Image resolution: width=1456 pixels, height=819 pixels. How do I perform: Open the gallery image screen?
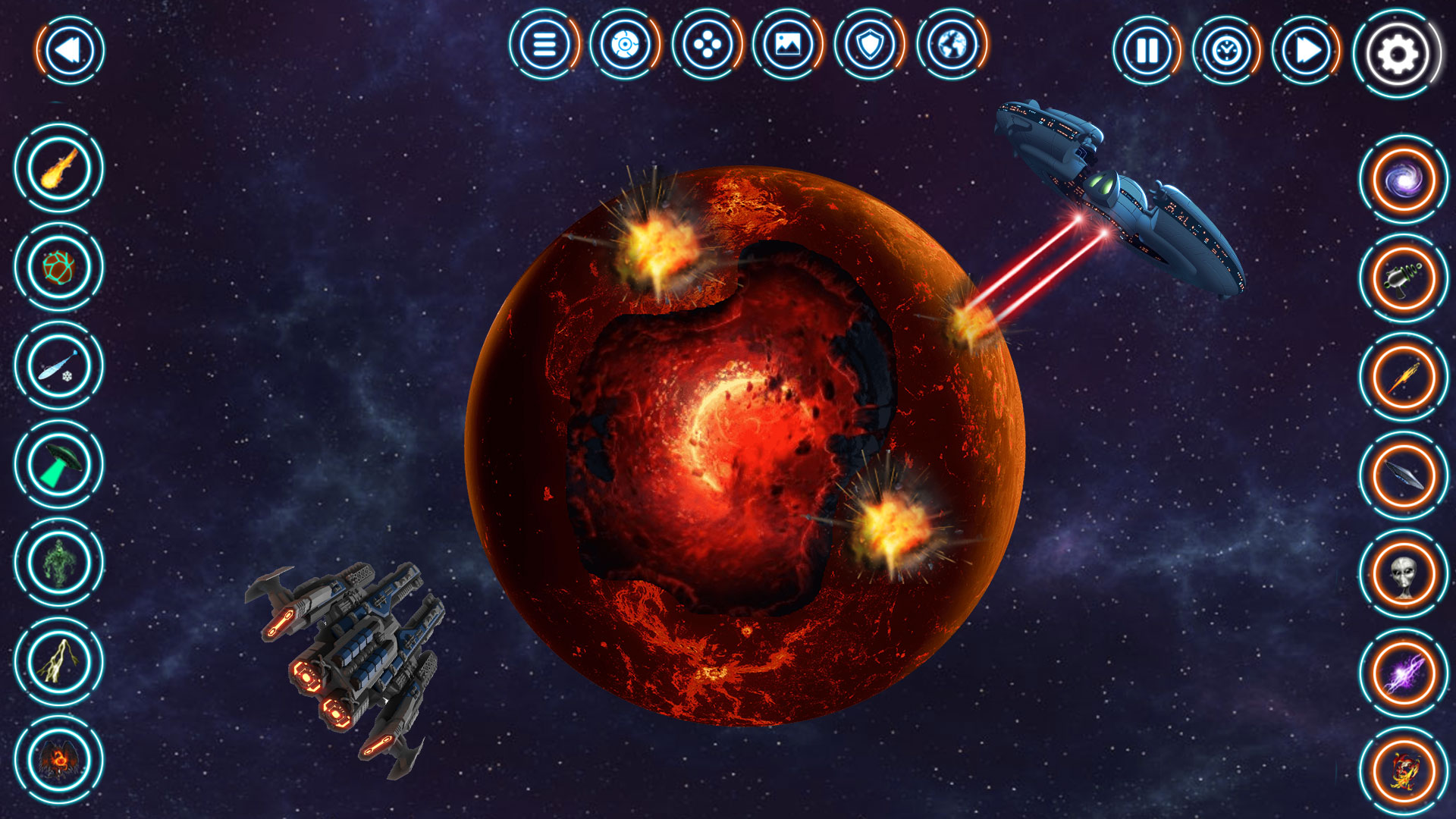[x=789, y=48]
